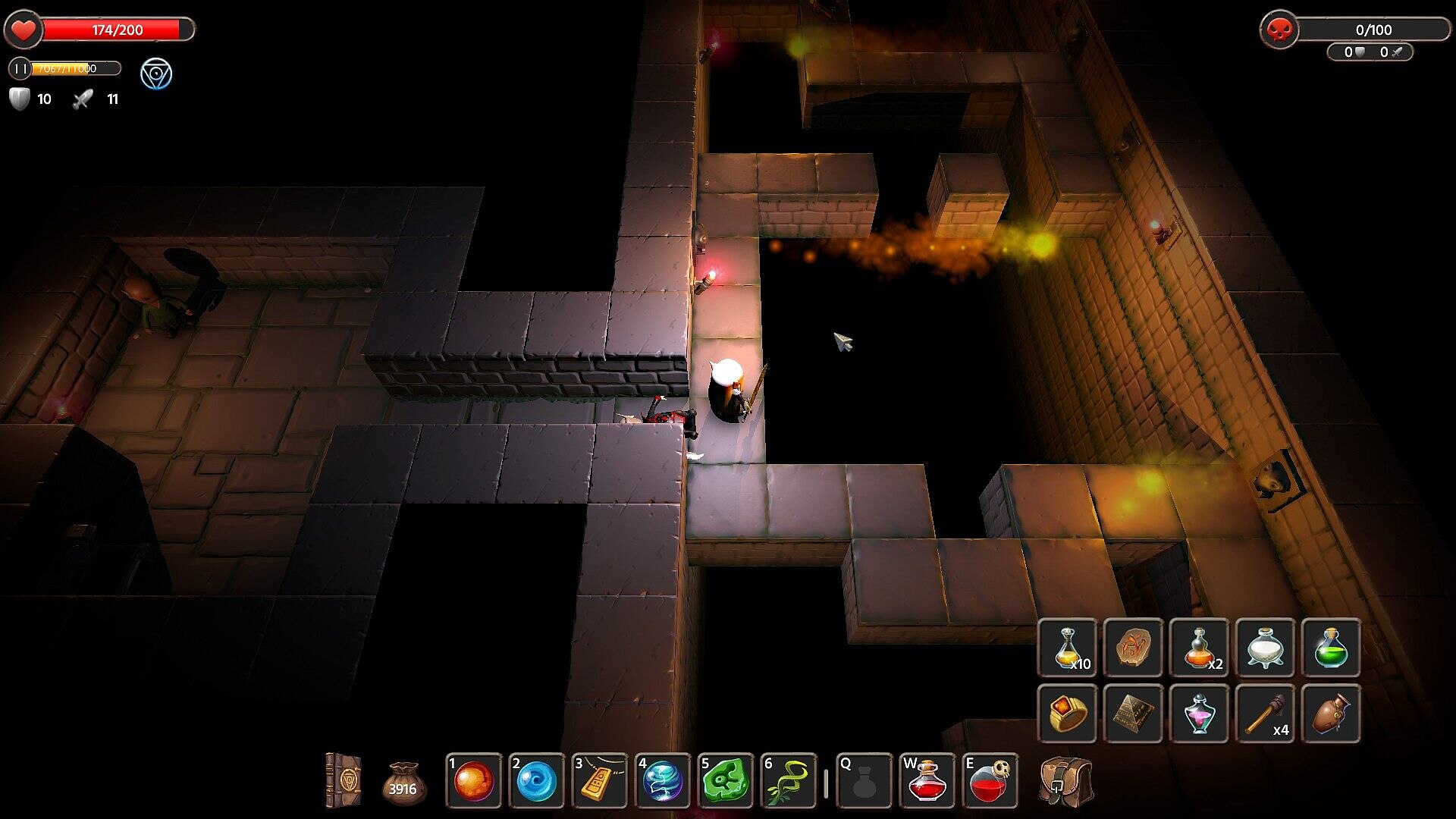Drink the red health potion in slot W

(927, 781)
